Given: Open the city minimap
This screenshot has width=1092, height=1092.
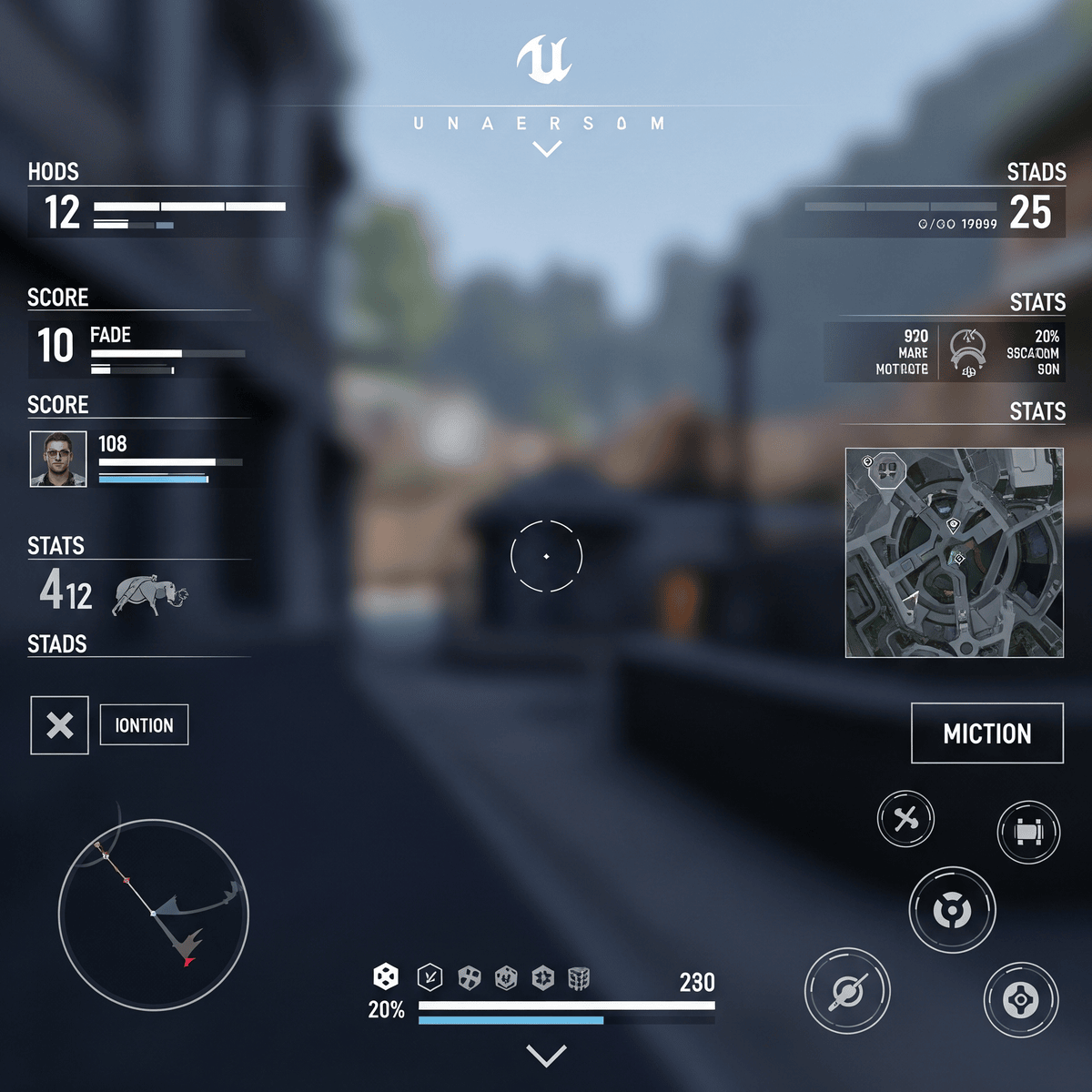Looking at the screenshot, I should tap(955, 552).
